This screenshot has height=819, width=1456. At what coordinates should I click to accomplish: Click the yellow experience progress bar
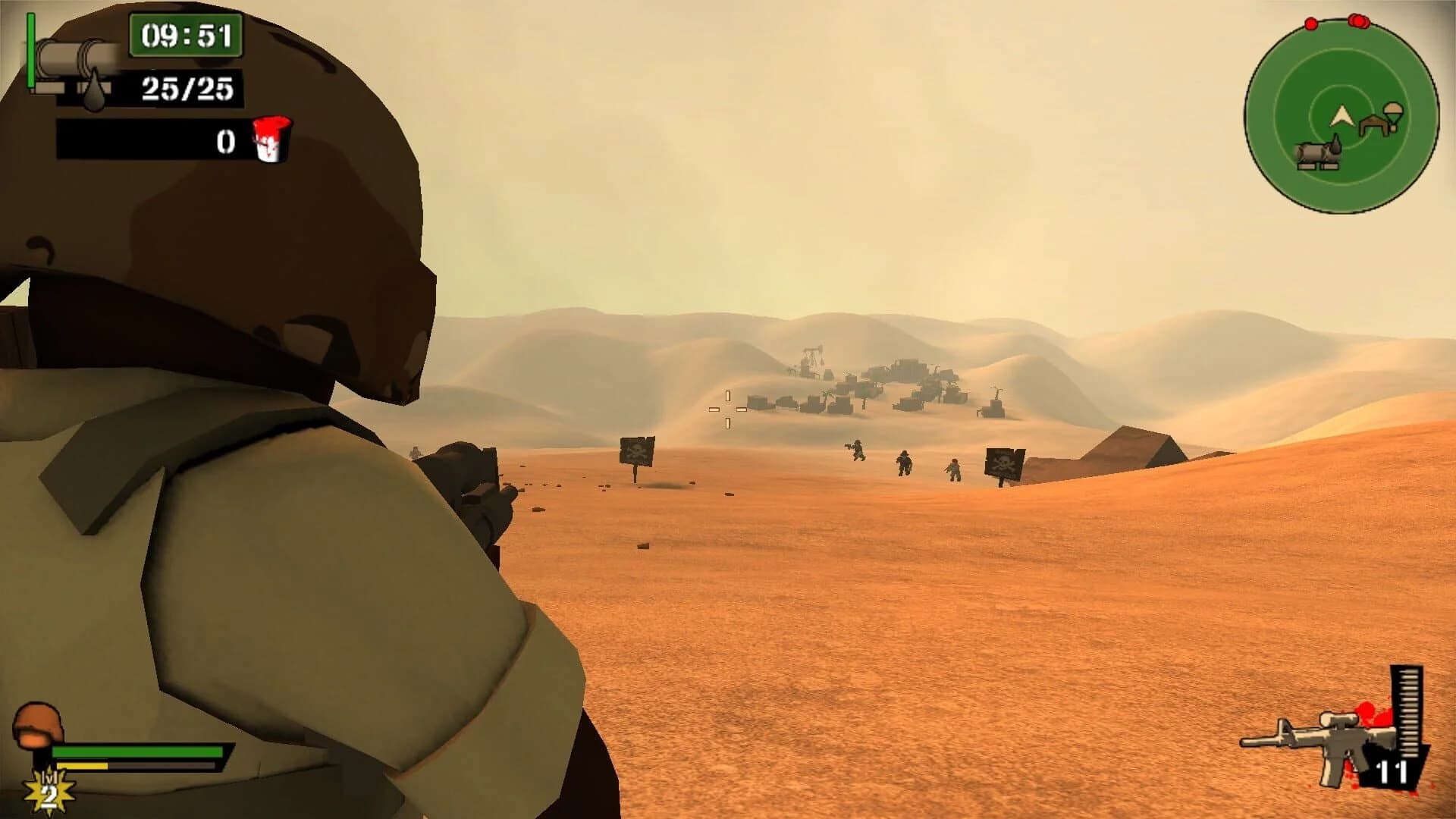click(x=82, y=765)
